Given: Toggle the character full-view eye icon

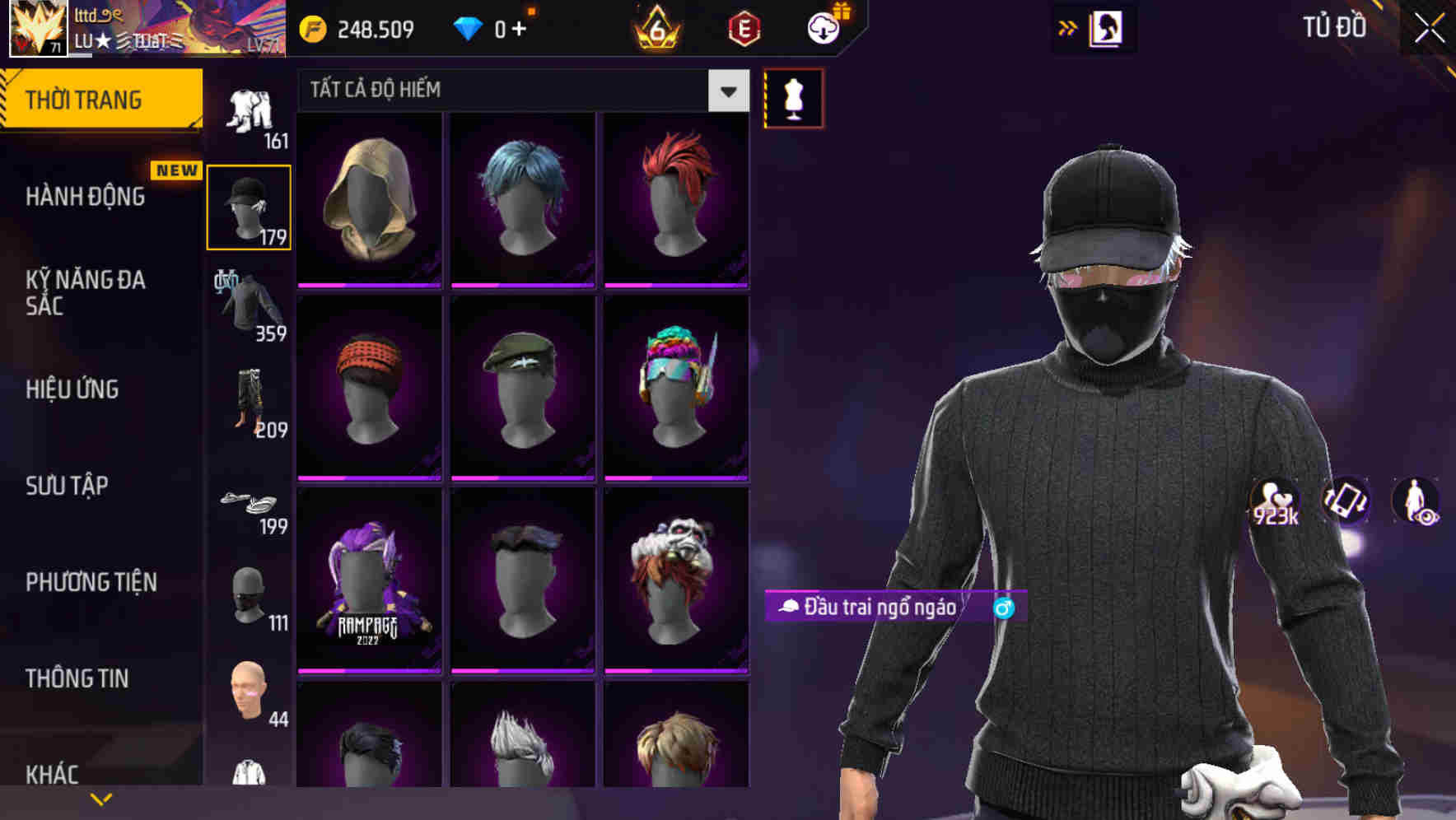Looking at the screenshot, I should tap(1418, 504).
